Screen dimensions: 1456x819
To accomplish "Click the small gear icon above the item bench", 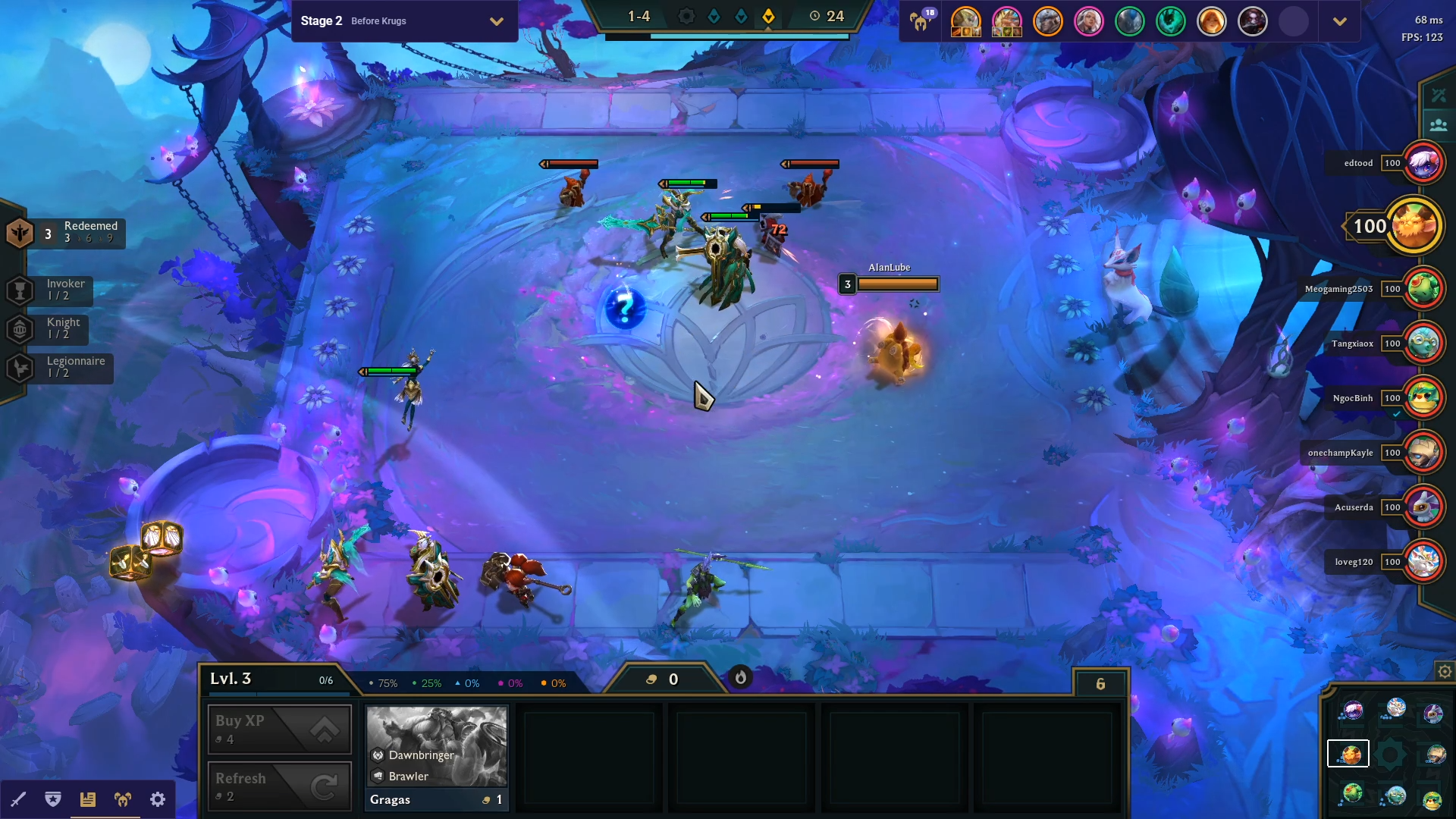I will pyautogui.click(x=1444, y=671).
